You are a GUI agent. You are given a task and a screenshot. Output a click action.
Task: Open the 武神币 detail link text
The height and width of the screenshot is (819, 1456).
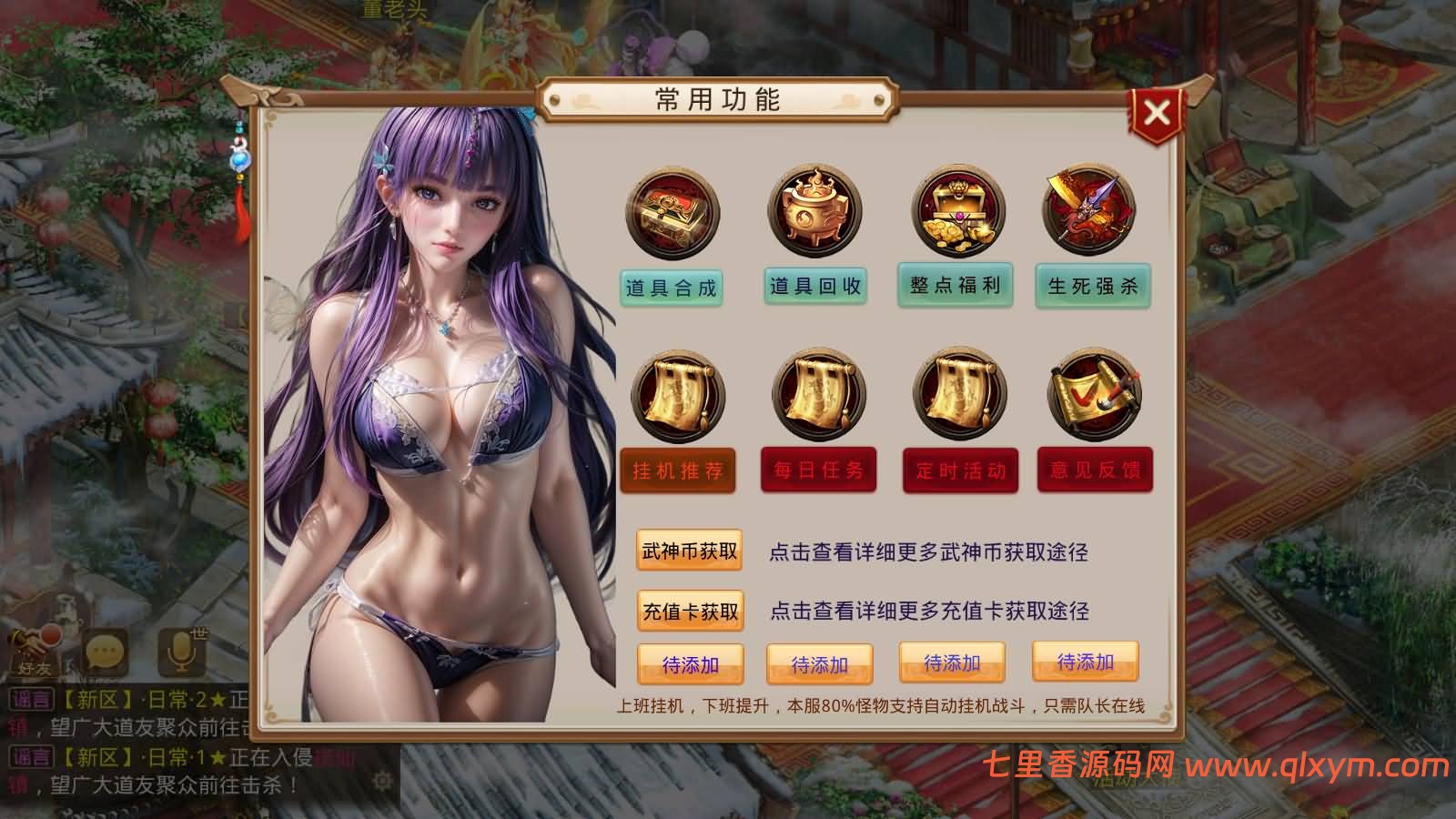(x=930, y=550)
